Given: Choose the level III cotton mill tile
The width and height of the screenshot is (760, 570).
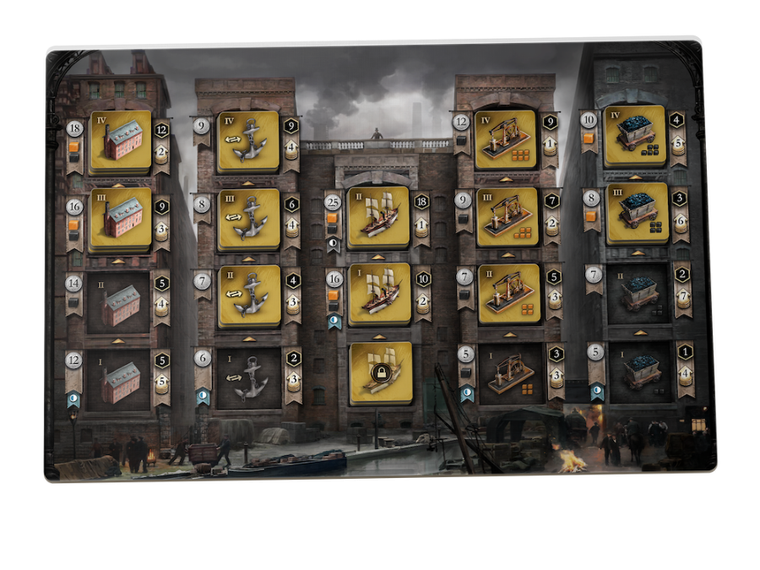Looking at the screenshot, I should pyautogui.click(x=121, y=218).
